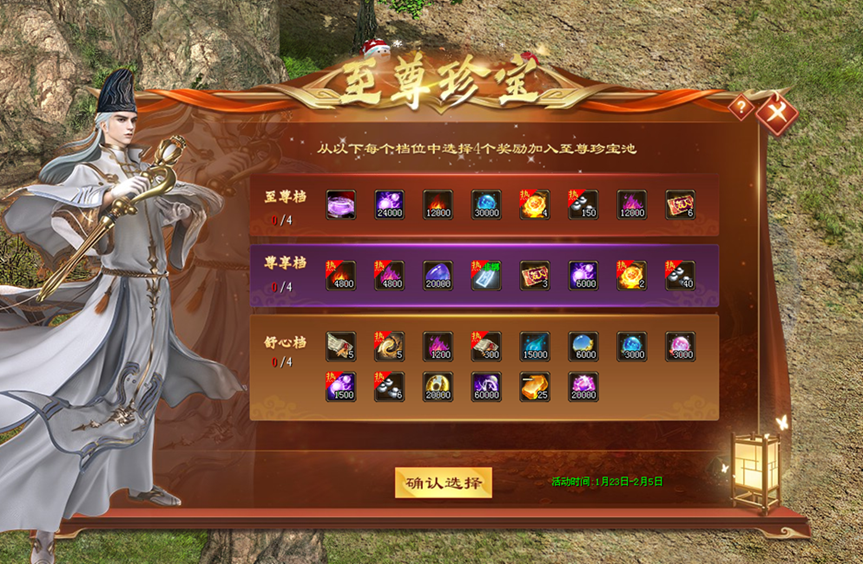Pick the red ticket reward marked 3
The width and height of the screenshot is (863, 564).
(x=535, y=276)
